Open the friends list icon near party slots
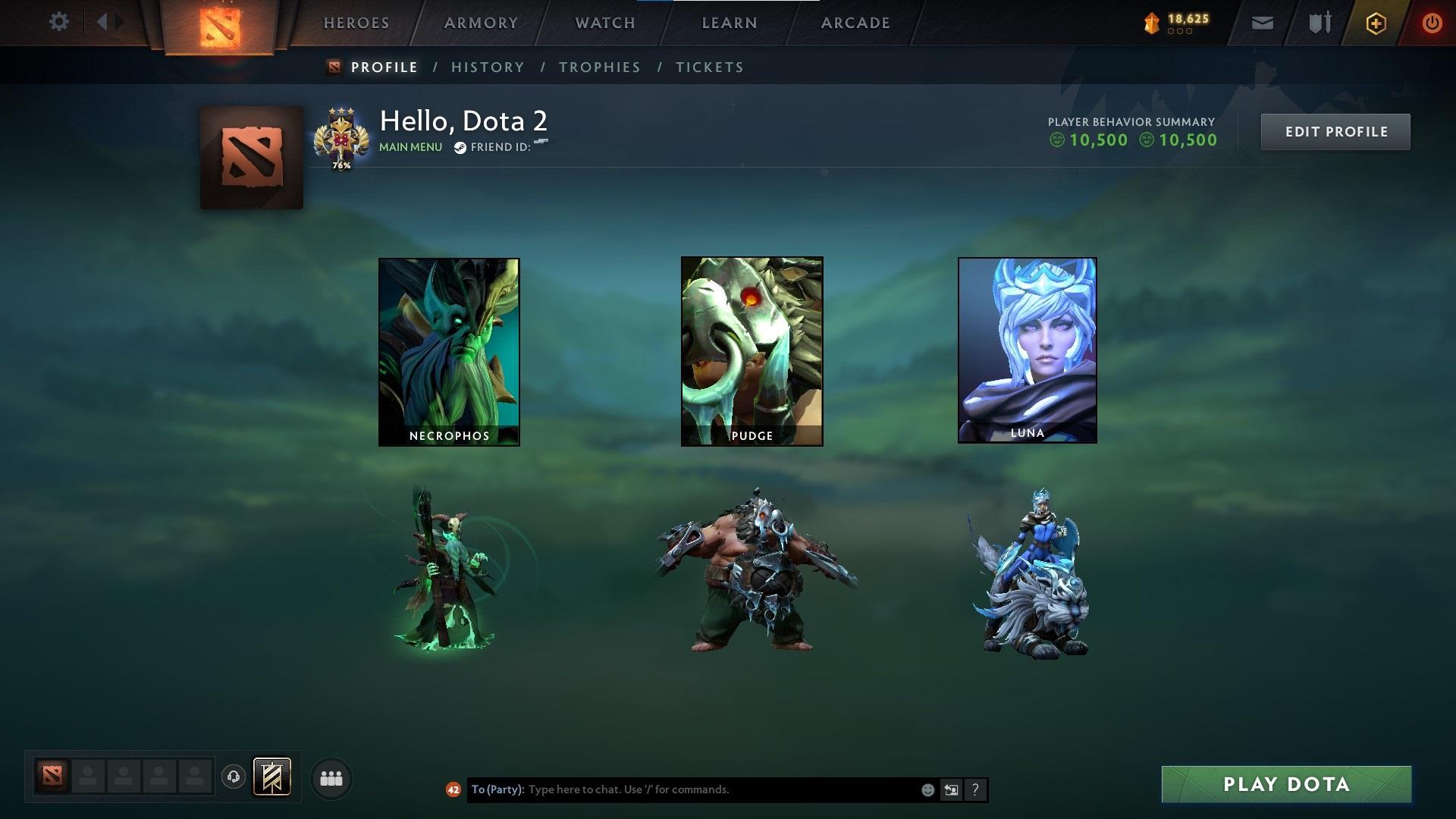The image size is (1456, 819). tap(330, 777)
